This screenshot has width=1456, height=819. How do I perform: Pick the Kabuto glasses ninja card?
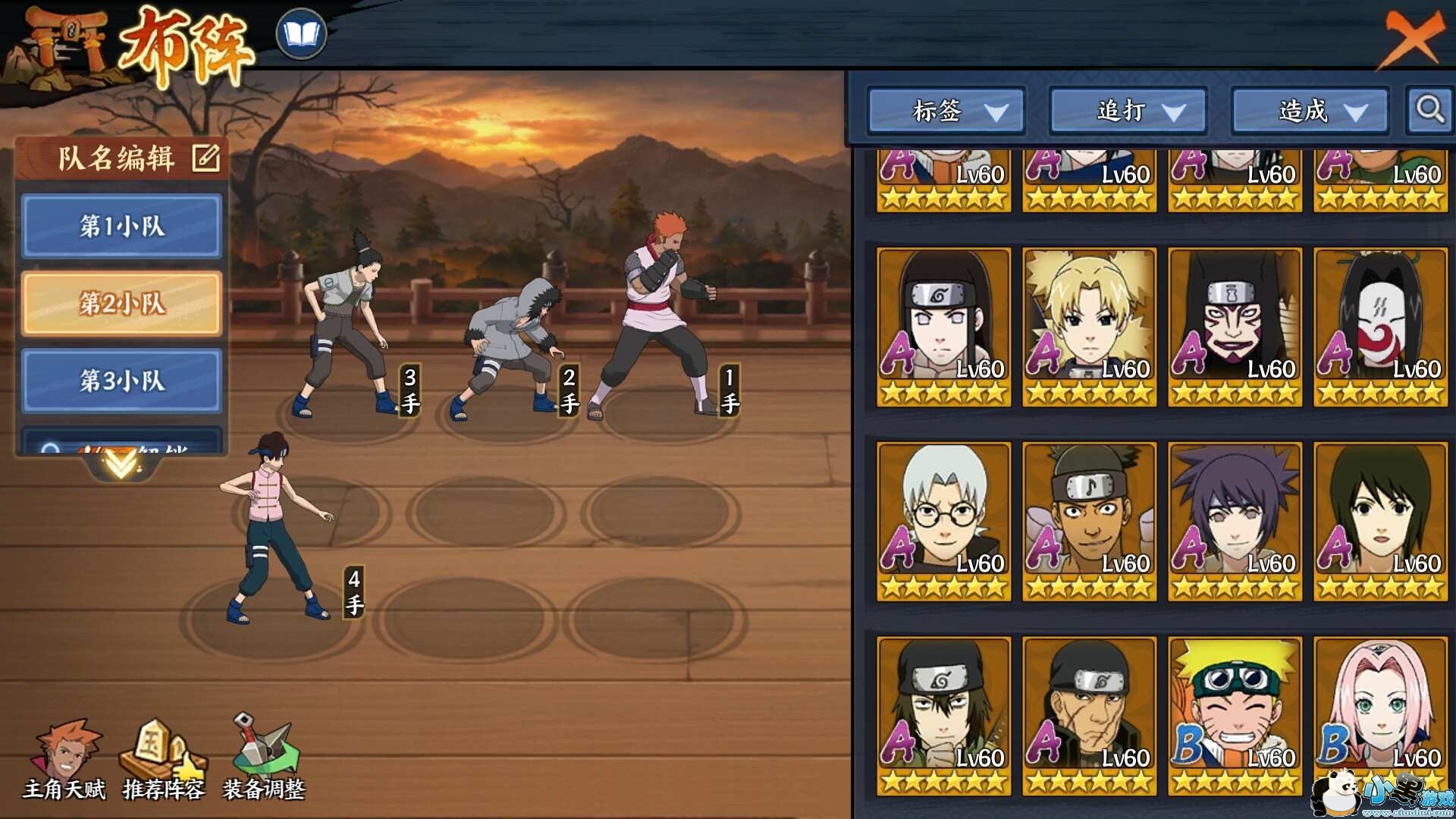943,521
